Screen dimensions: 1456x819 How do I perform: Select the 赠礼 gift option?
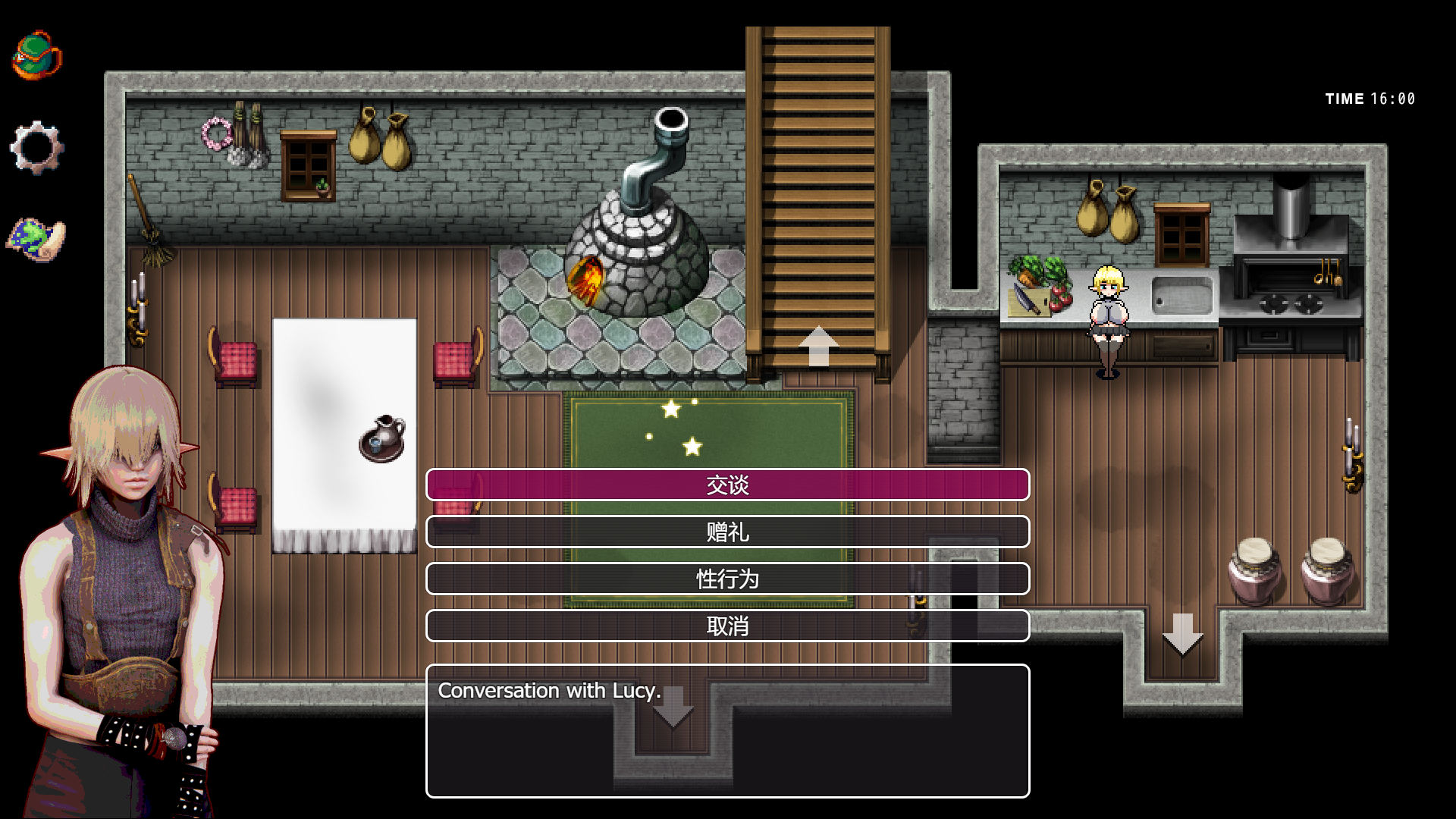727,532
